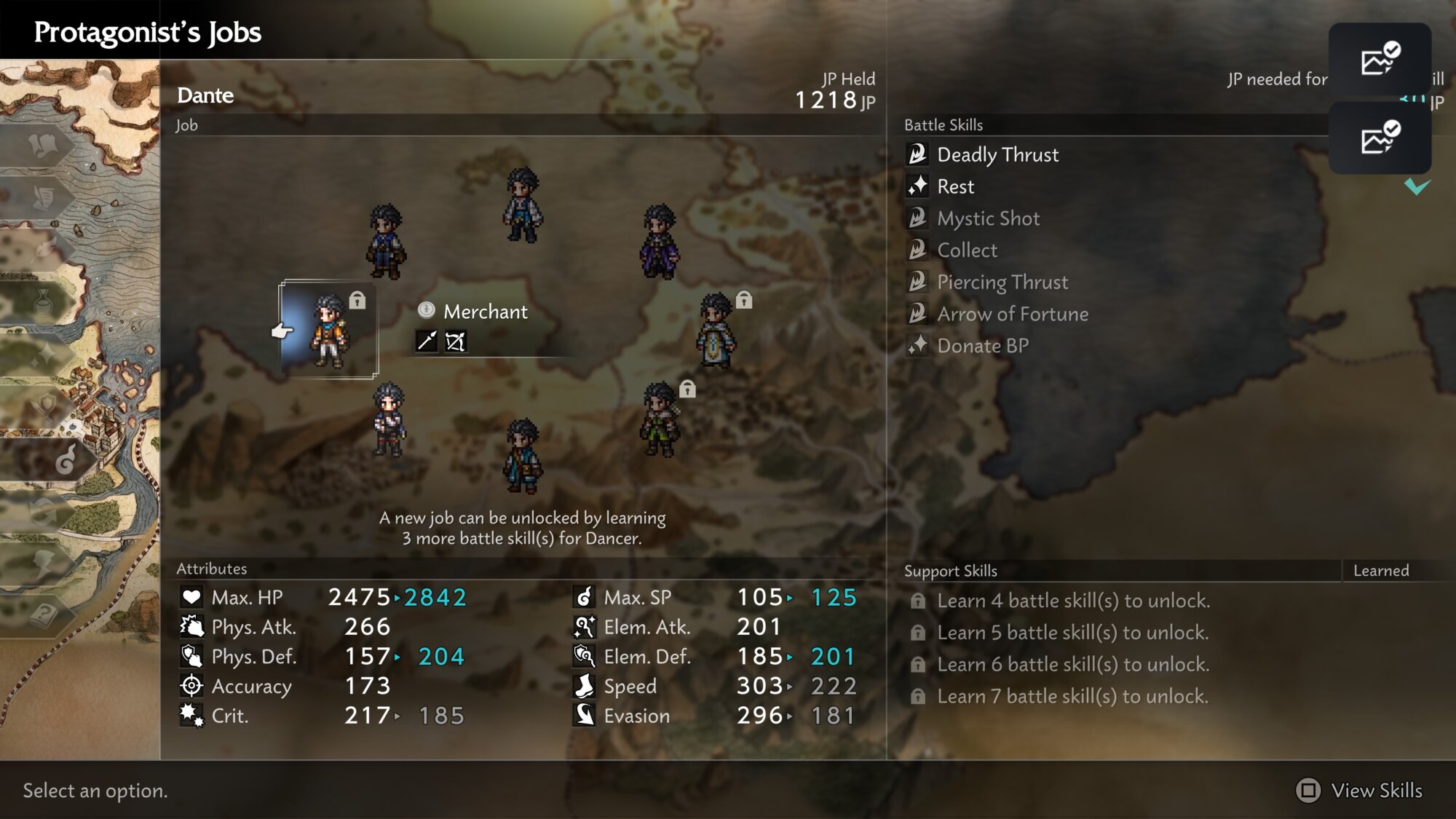1456x819 pixels.
Task: Choose the 'Learn 6 battle skill(s)' support slot
Action: 1073,665
